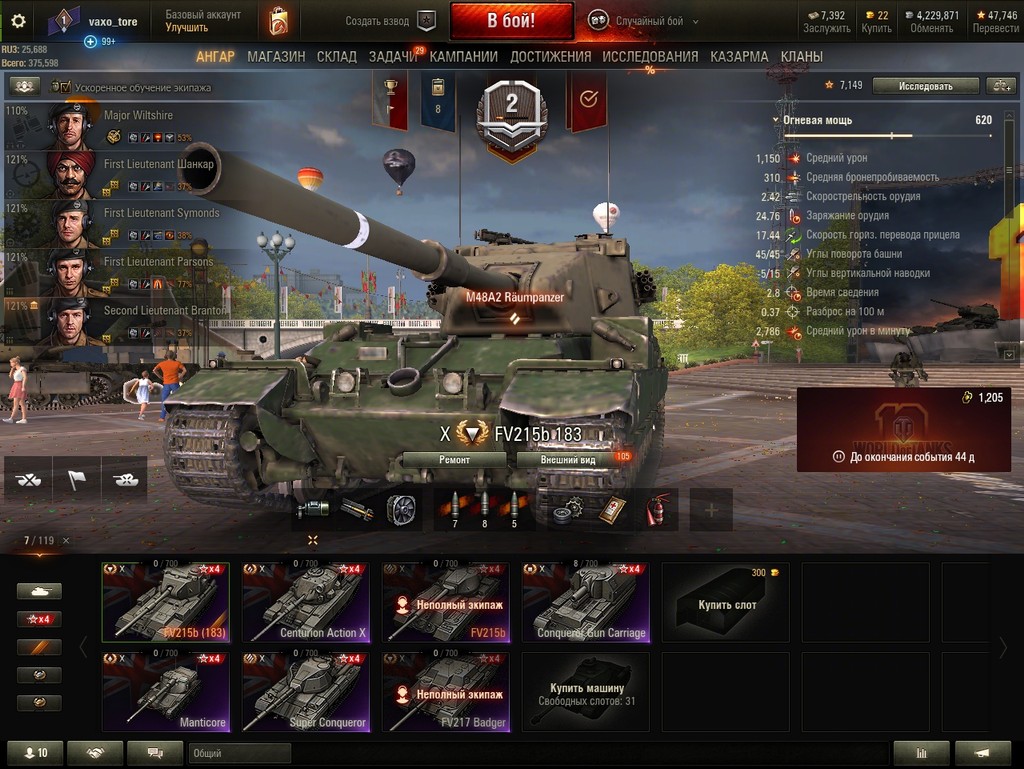Viewport: 1024px width, 769px height.
Task: Choose the Super Conqueror in the carousel
Action: click(x=305, y=692)
